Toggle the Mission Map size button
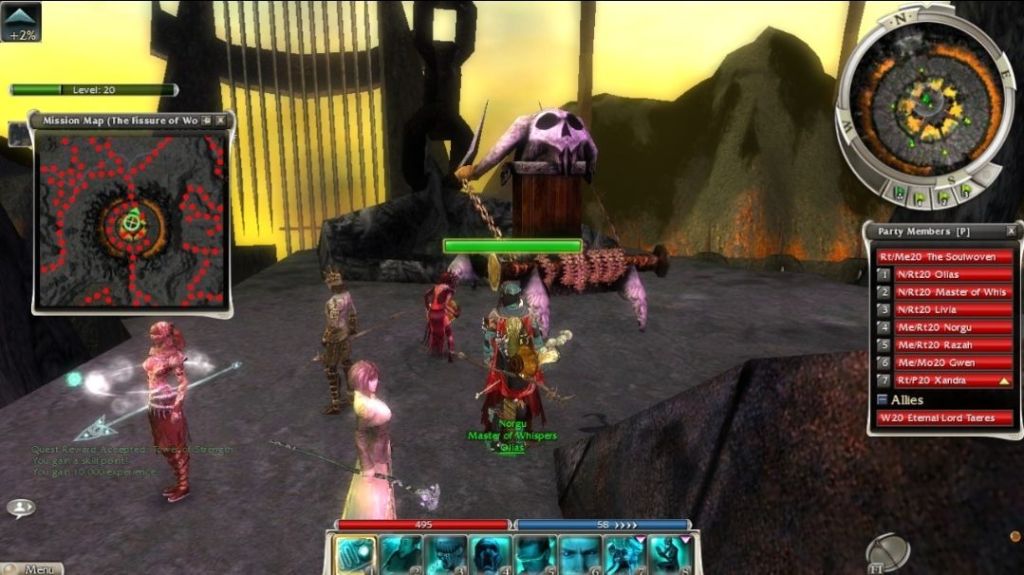Image resolution: width=1024 pixels, height=575 pixels. (x=206, y=120)
